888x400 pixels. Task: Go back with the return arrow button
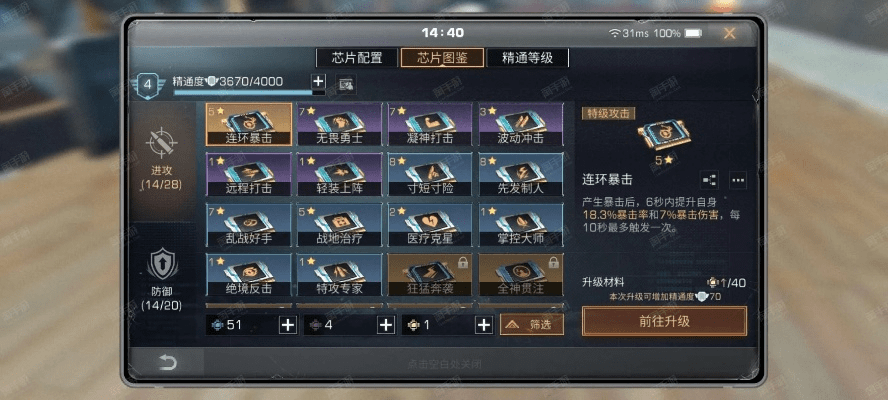click(161, 360)
